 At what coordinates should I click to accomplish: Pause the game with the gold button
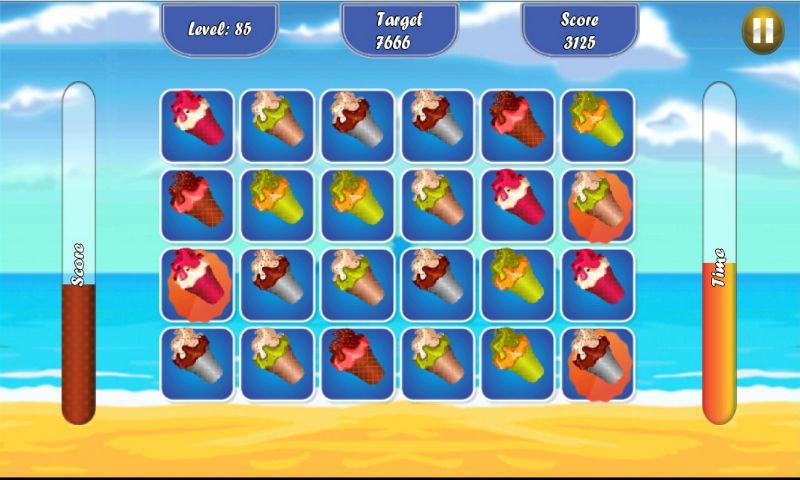(762, 31)
